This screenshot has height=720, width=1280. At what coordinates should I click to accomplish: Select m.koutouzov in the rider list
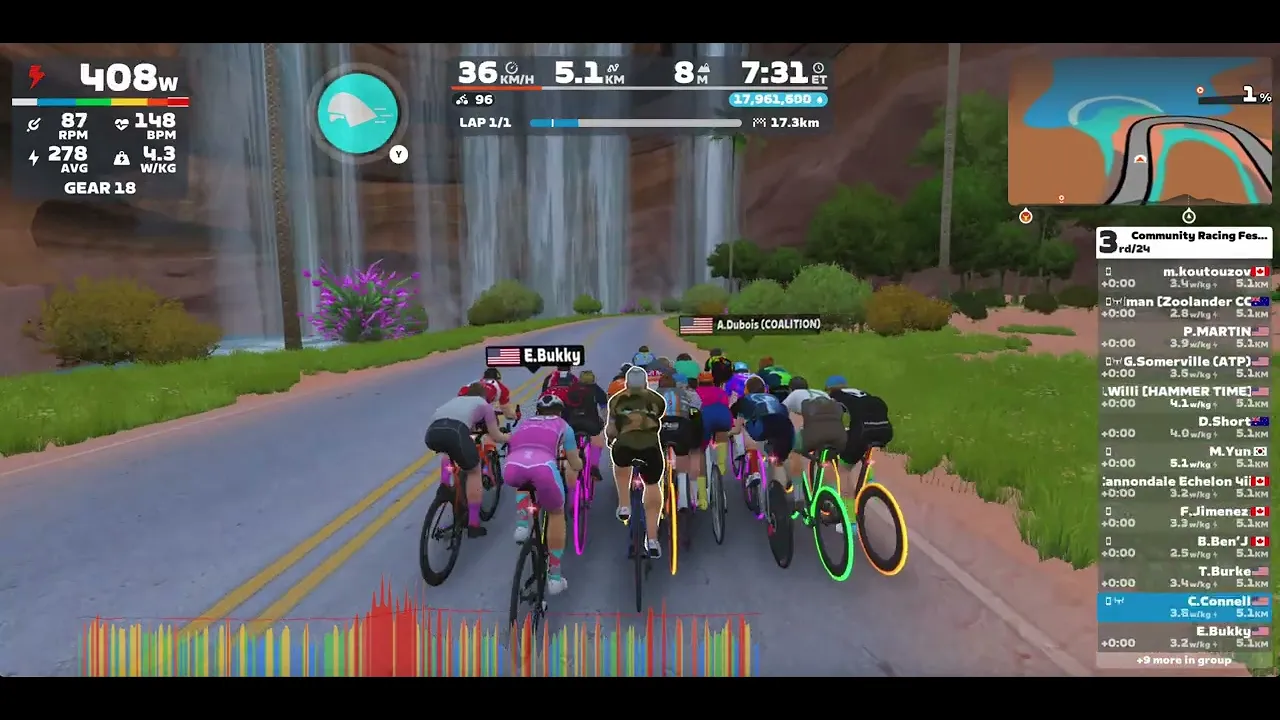click(x=1184, y=277)
